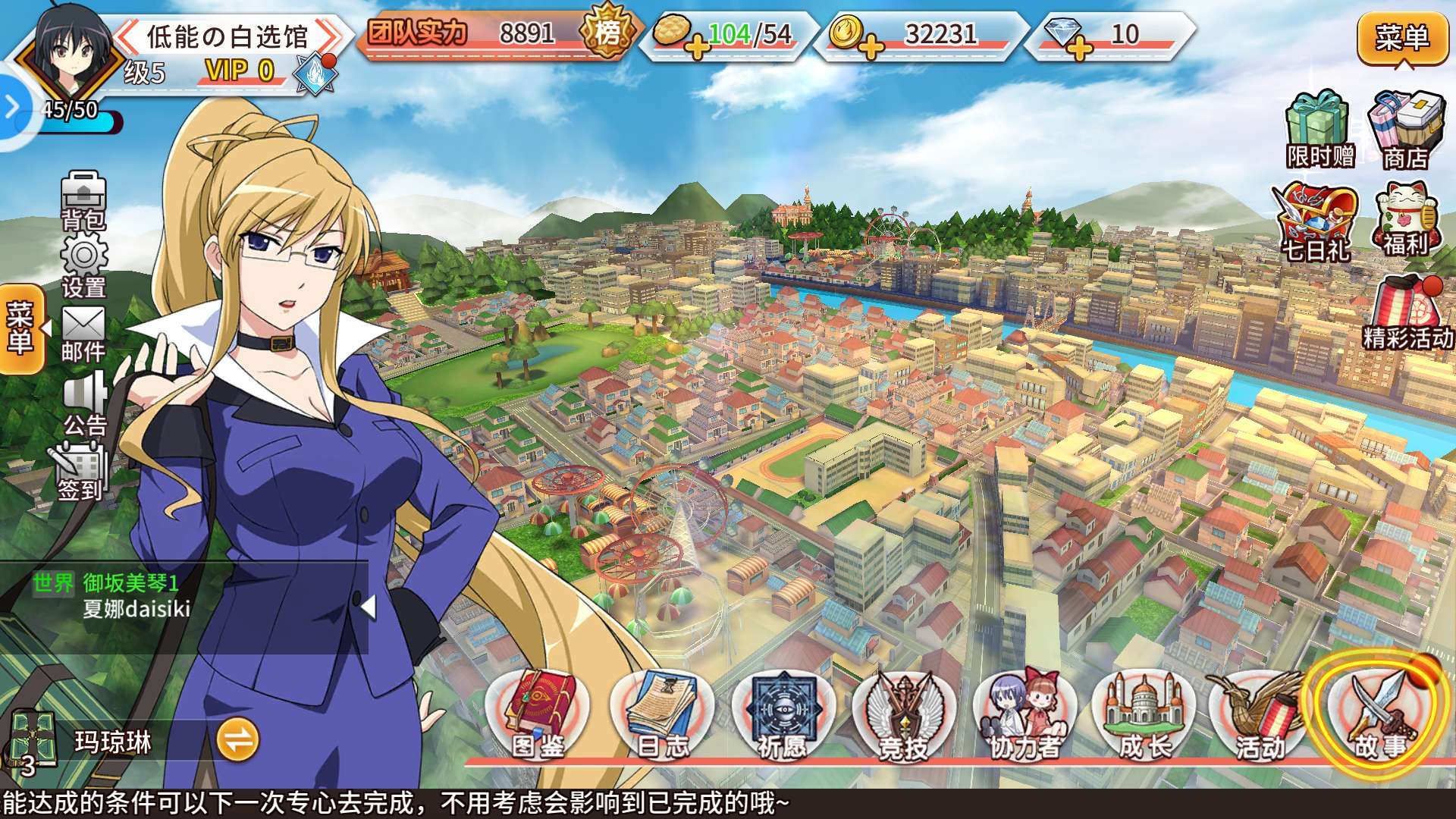The image size is (1456, 819).
Task: Open the 福利 lucky cat benefits
Action: (1405, 218)
